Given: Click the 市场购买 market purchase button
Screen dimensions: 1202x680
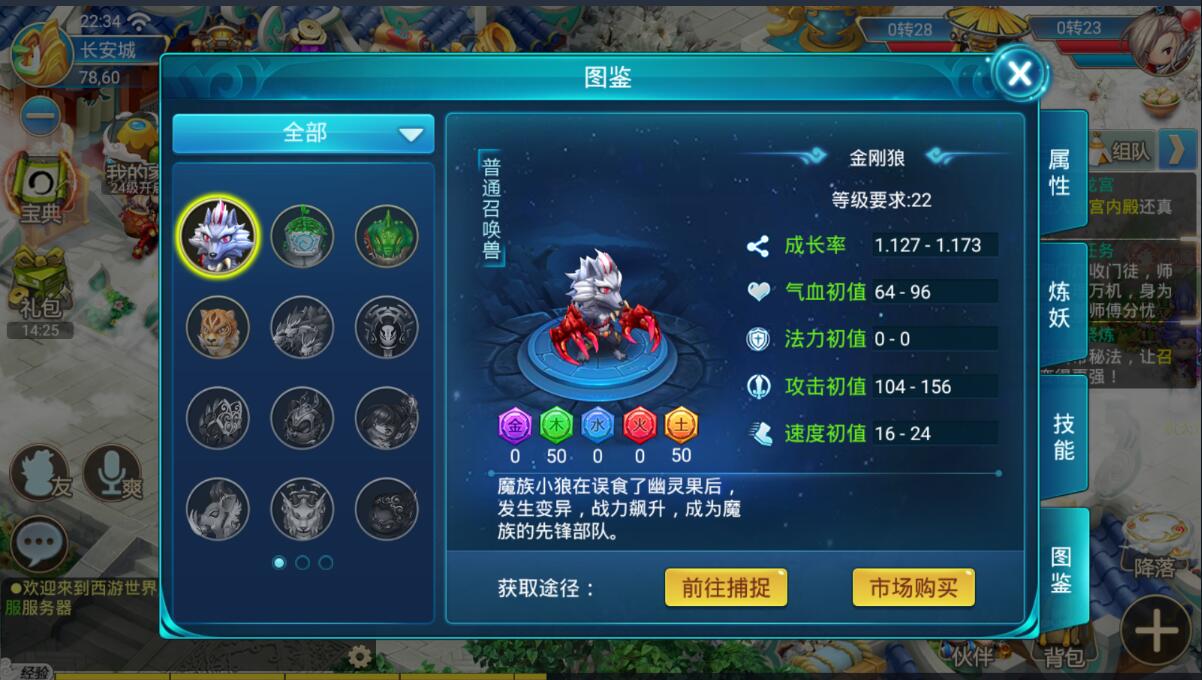Looking at the screenshot, I should (913, 587).
